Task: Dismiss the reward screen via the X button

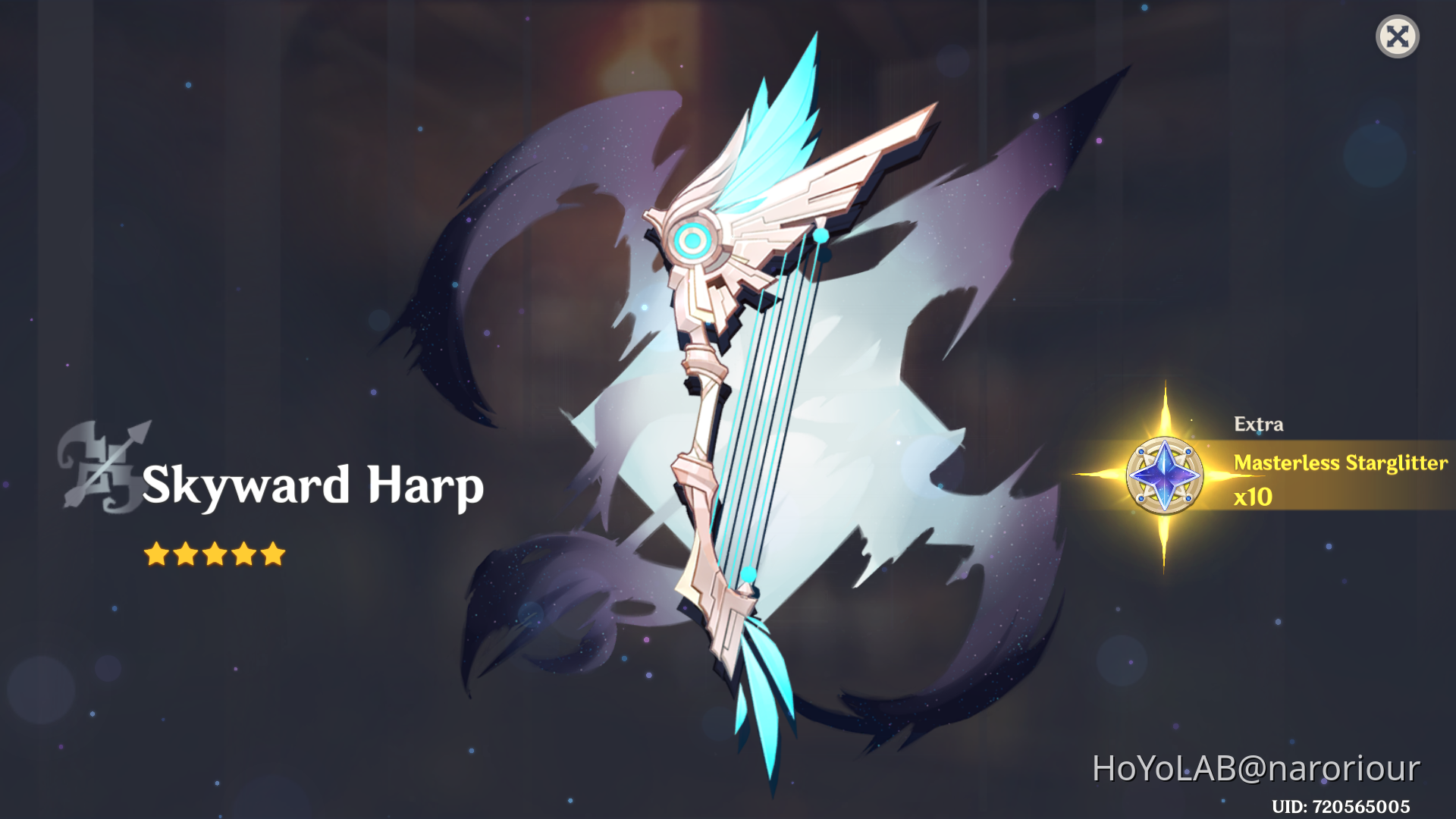Action: coord(1398,36)
